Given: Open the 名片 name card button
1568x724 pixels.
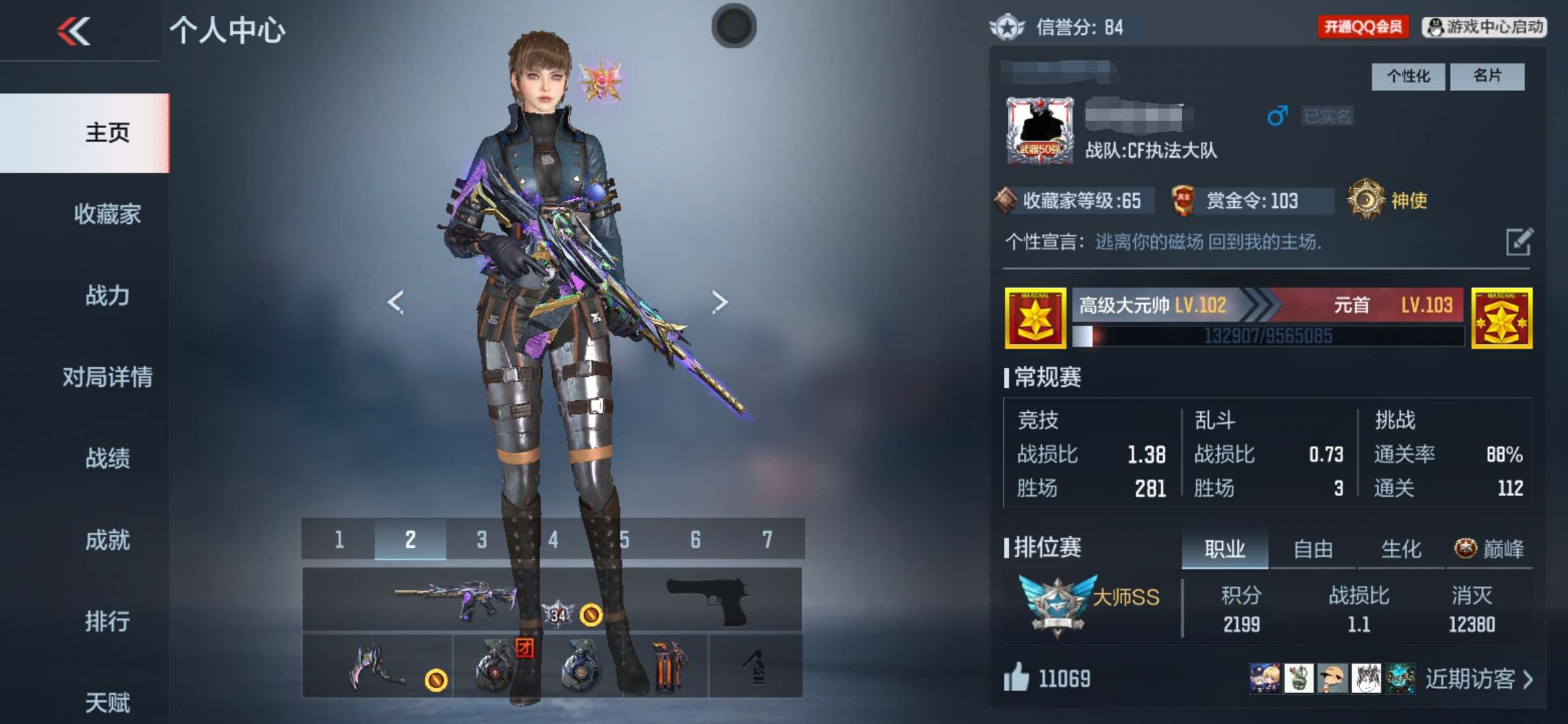Looking at the screenshot, I should pyautogui.click(x=1487, y=76).
